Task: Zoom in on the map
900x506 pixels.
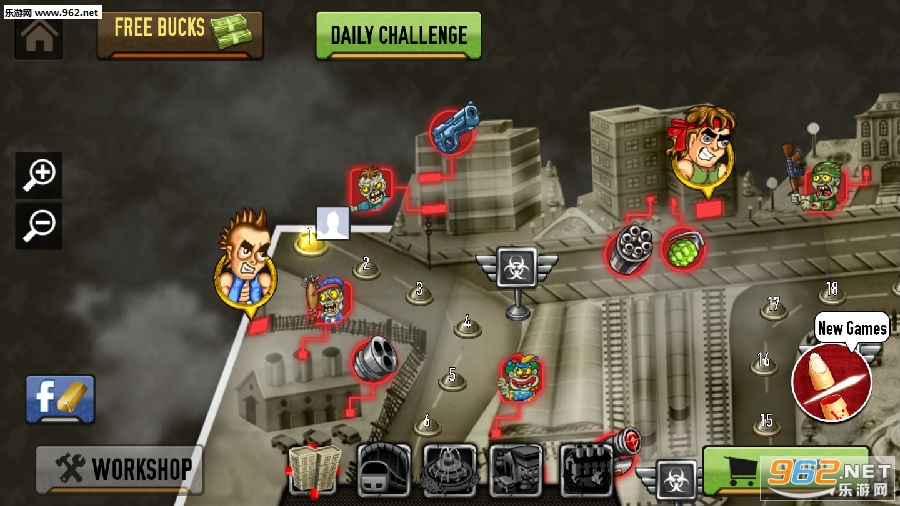Action: coord(40,175)
